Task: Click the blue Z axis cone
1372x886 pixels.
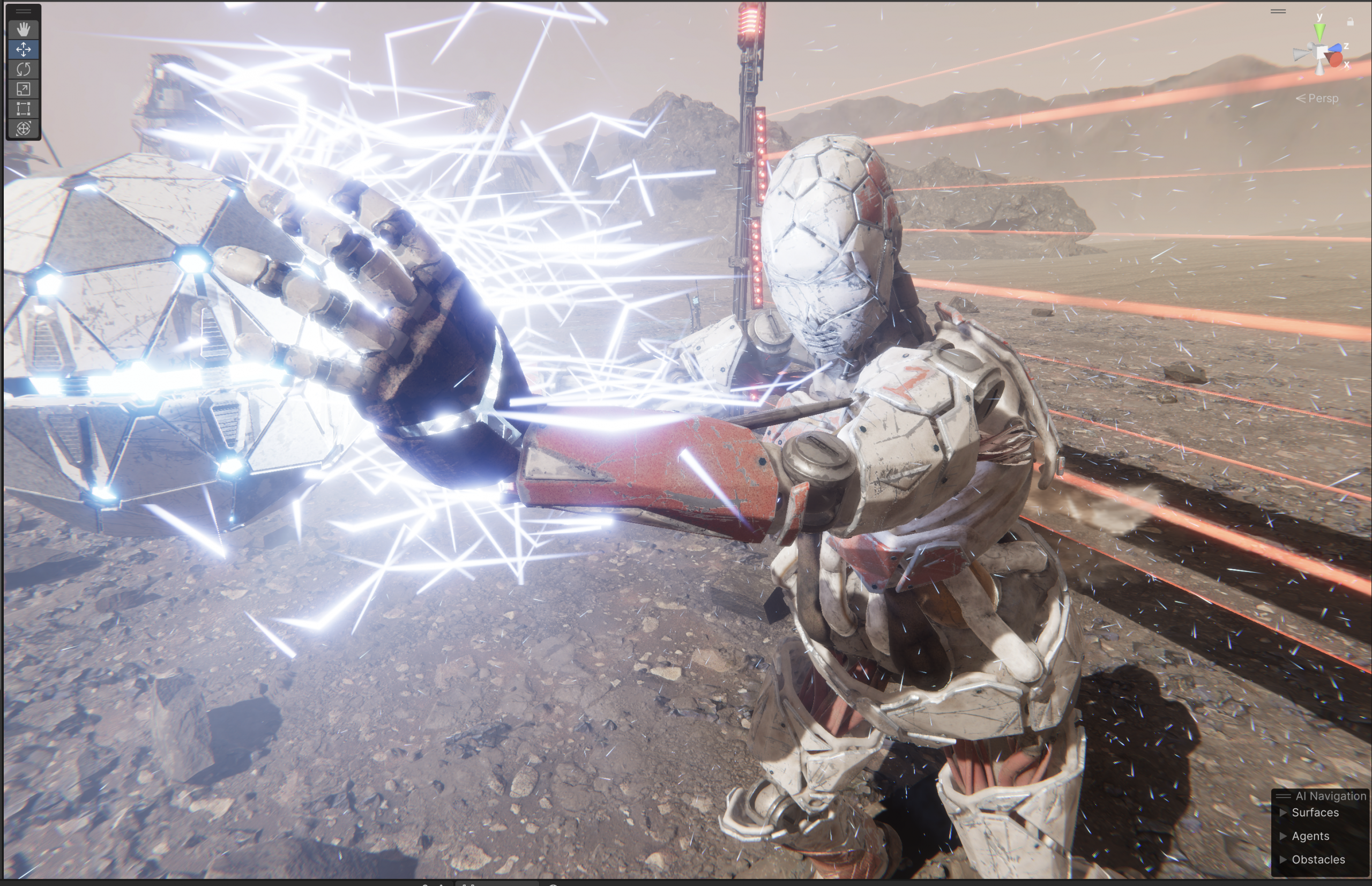Action: 1338,48
